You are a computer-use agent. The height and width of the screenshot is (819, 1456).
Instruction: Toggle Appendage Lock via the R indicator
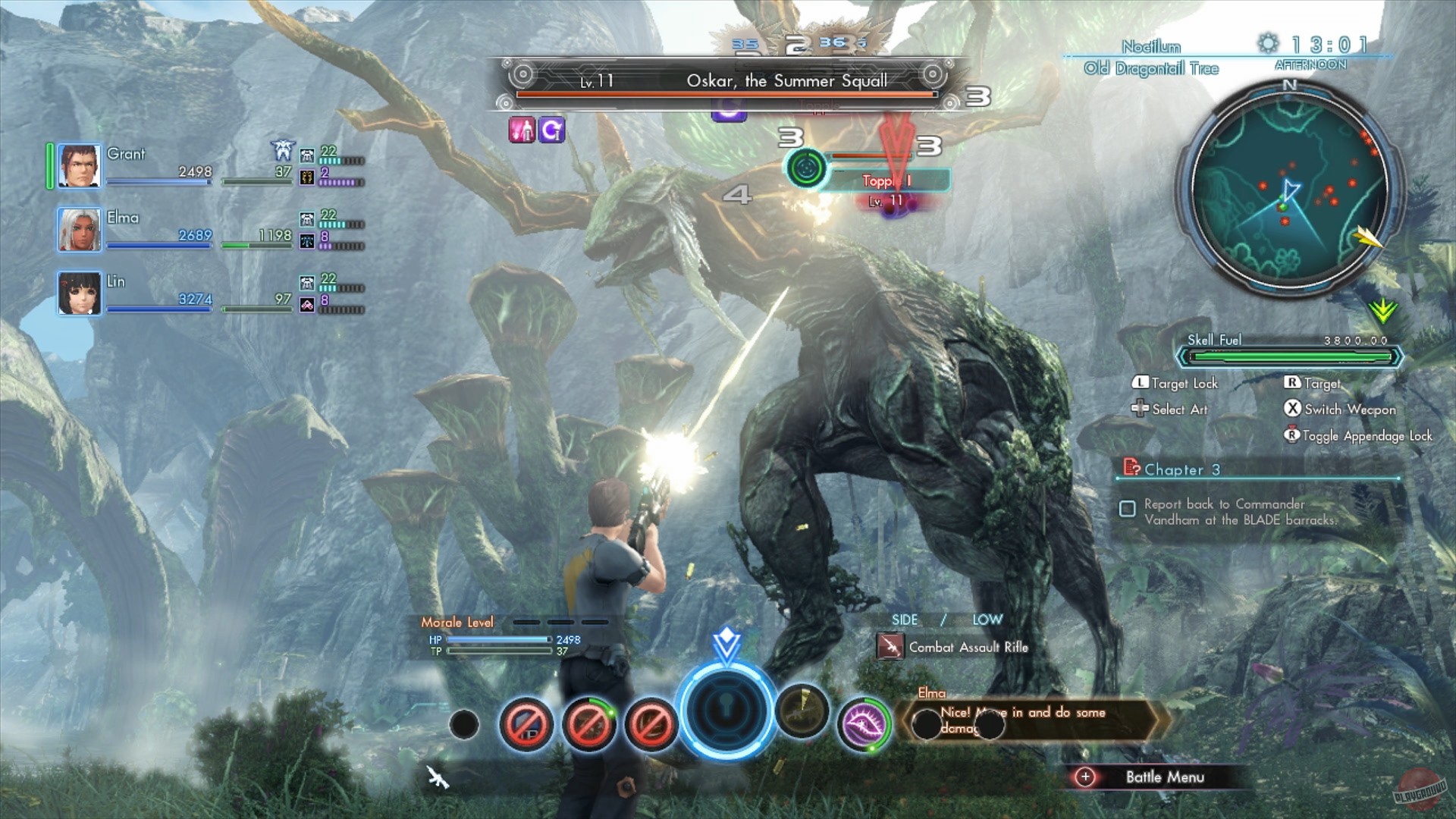pyautogui.click(x=1291, y=436)
